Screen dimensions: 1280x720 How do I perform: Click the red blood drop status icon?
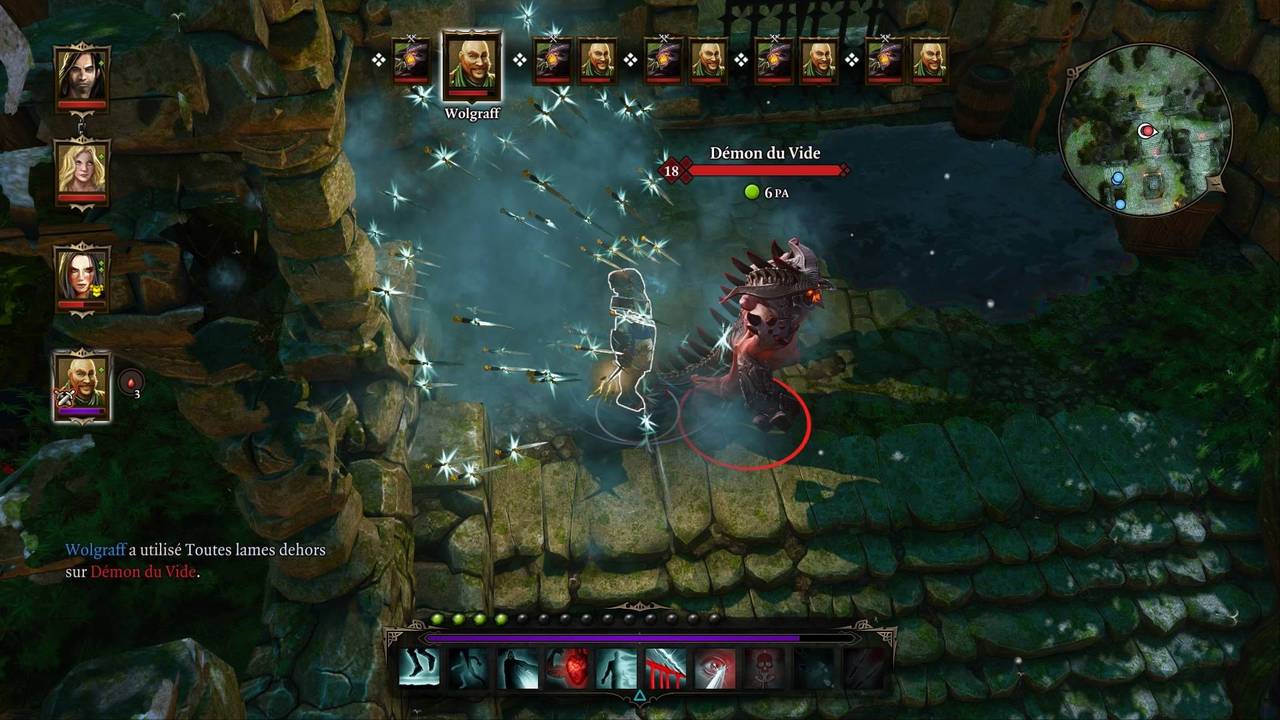tap(130, 381)
